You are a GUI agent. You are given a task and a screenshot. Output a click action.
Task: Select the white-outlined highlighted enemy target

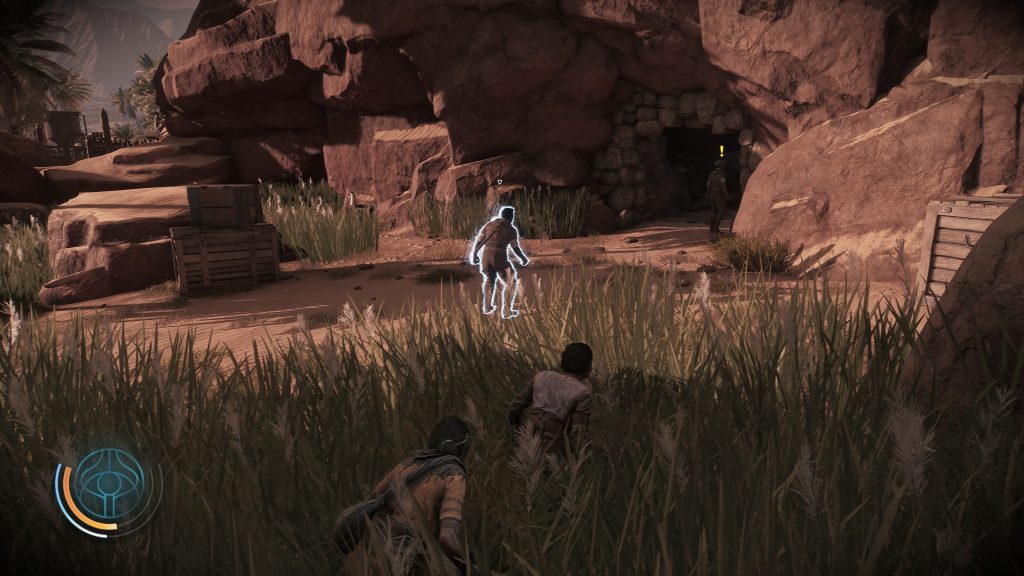point(499,260)
